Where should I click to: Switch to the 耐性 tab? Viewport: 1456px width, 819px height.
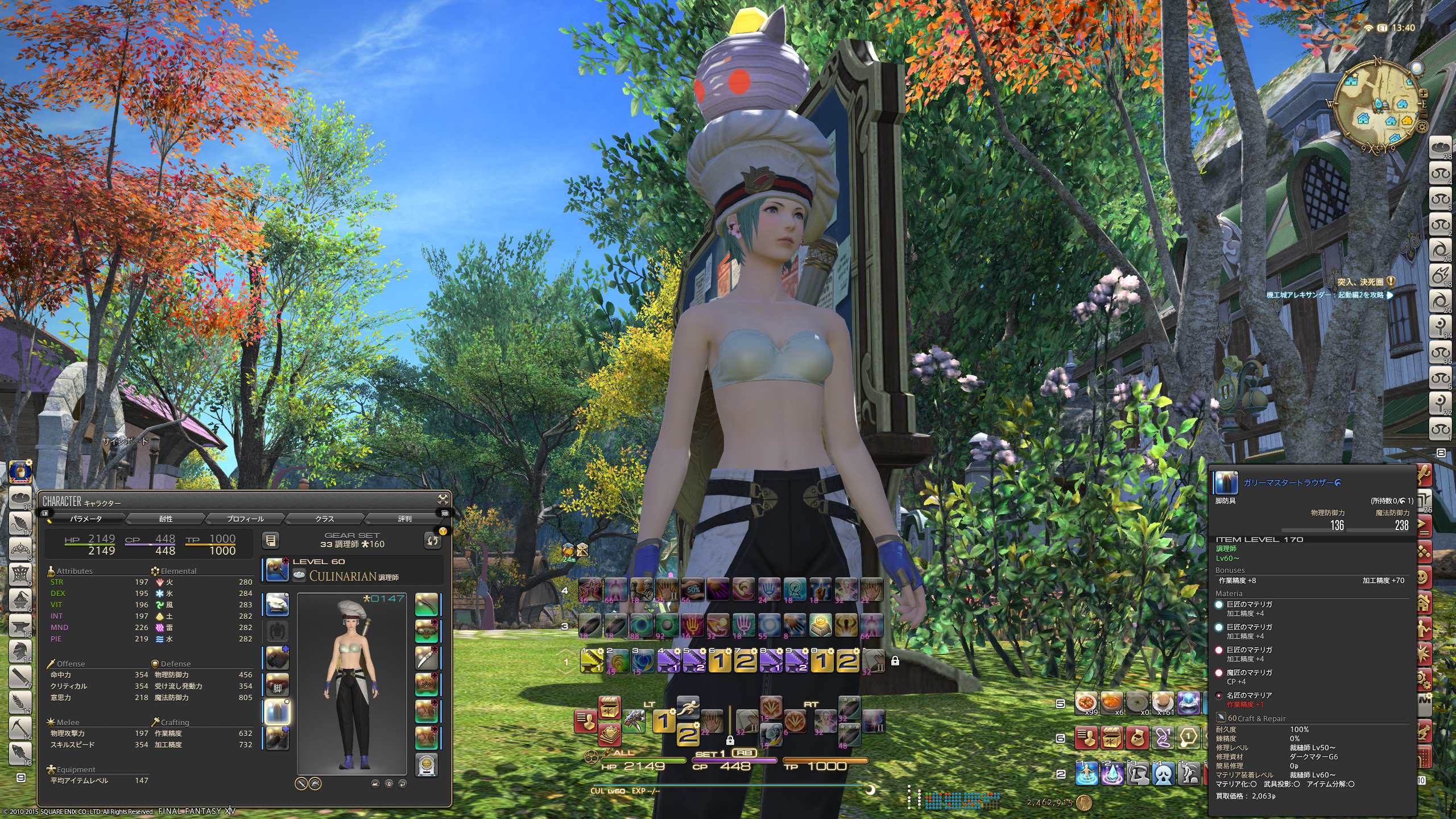pyautogui.click(x=166, y=519)
